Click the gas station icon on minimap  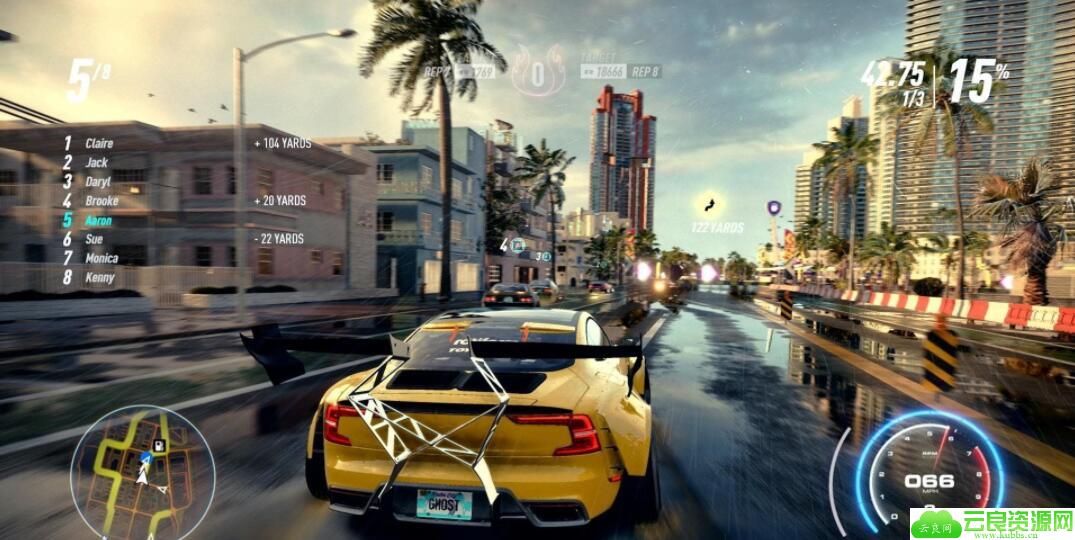tap(158, 443)
